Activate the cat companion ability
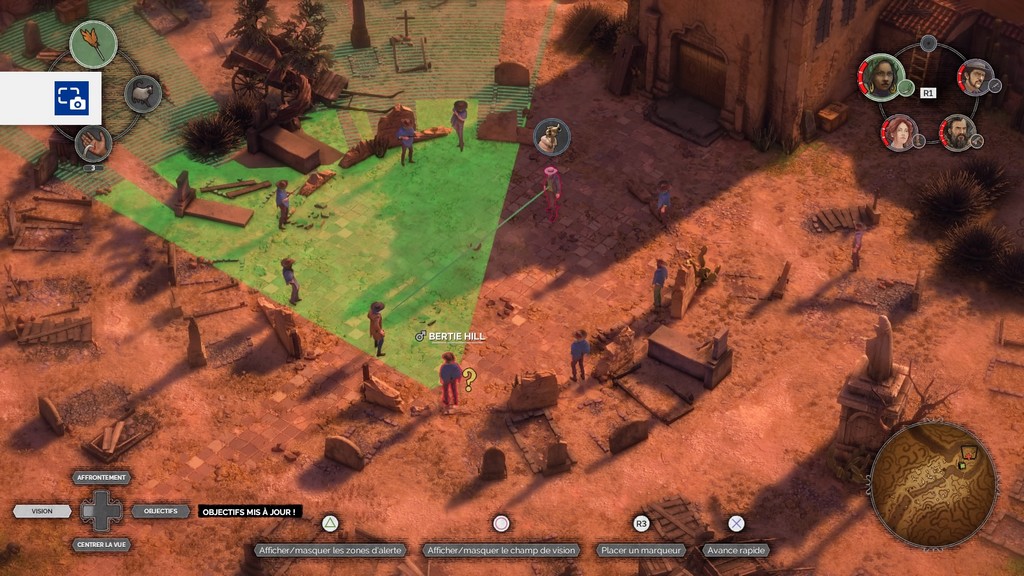This screenshot has width=1024, height=576. click(143, 94)
